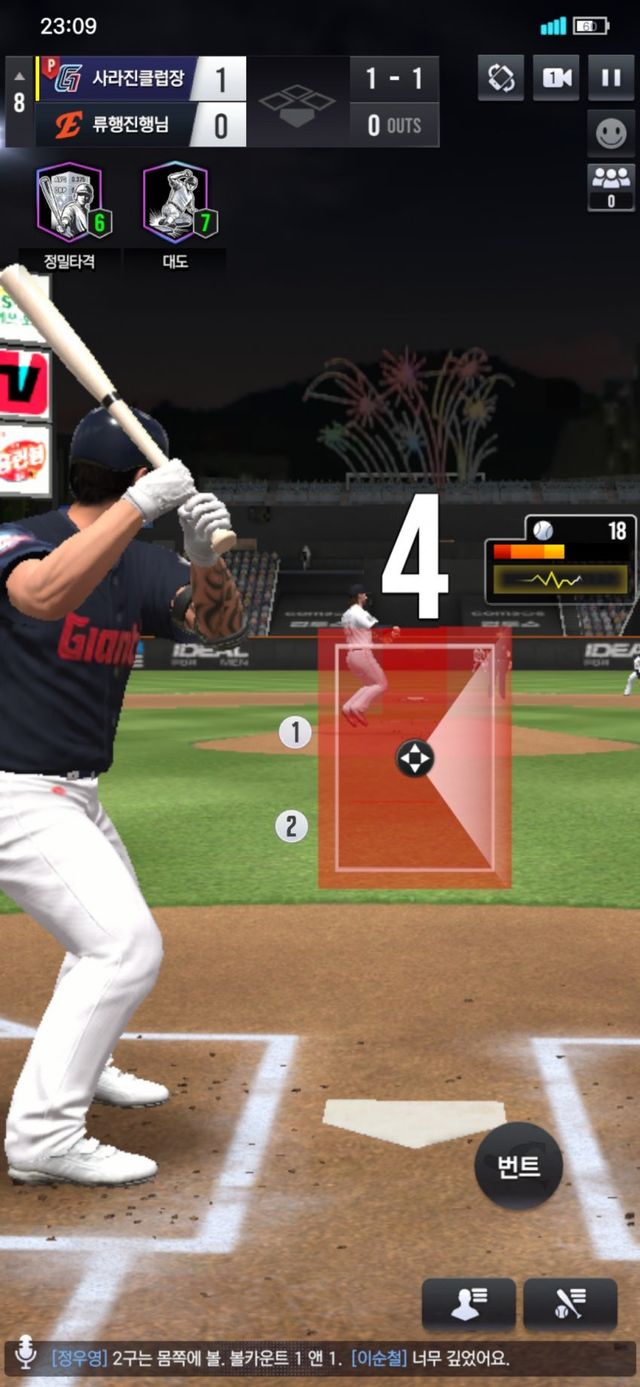This screenshot has width=640, height=1387.
Task: Choose pitch prediction marker 1
Action: (x=294, y=733)
